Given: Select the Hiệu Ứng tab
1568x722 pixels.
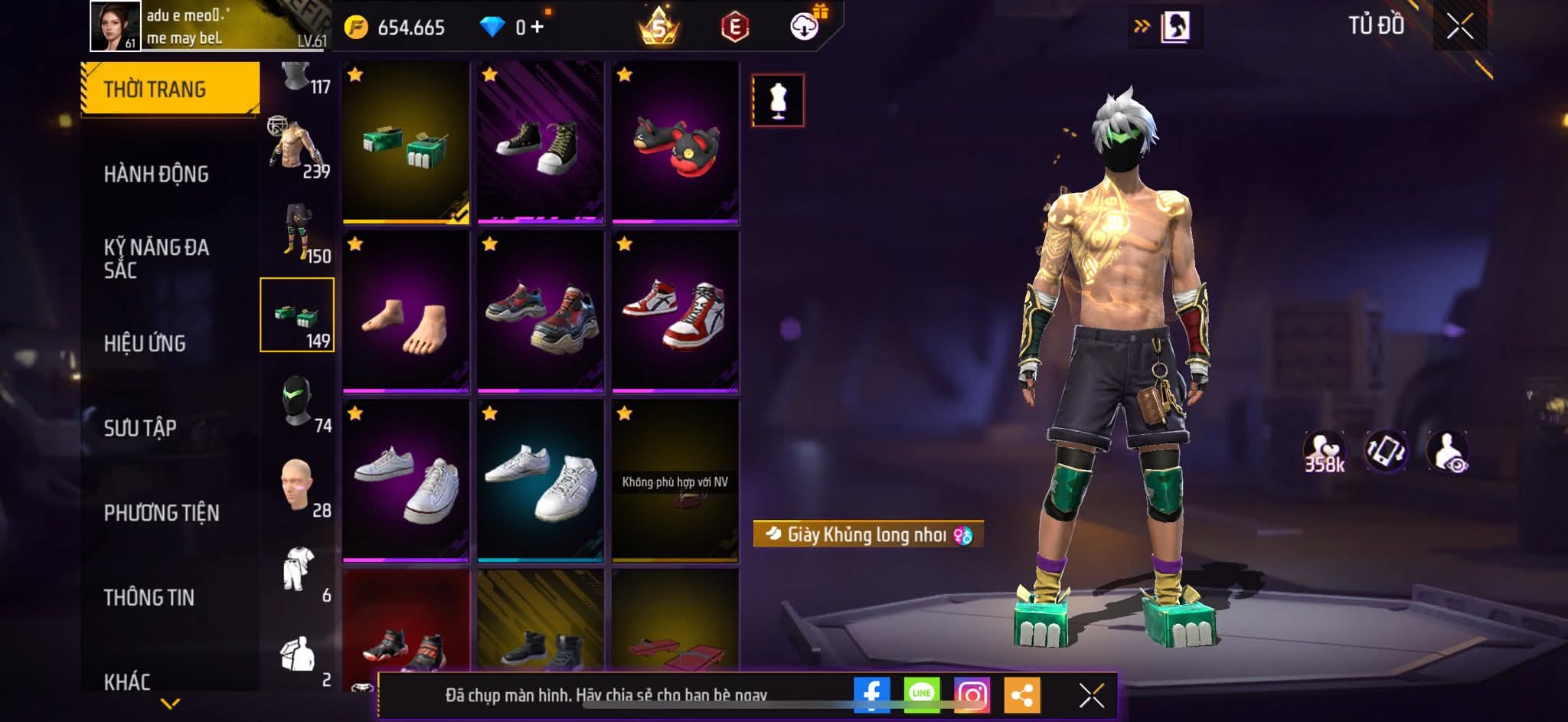Looking at the screenshot, I should point(145,344).
